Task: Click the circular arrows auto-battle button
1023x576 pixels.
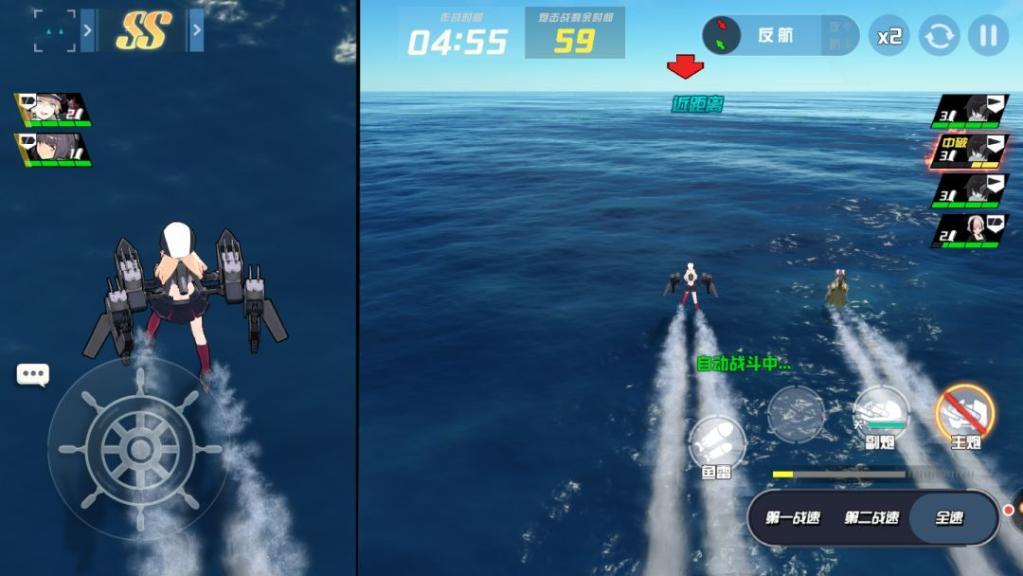Action: click(939, 36)
